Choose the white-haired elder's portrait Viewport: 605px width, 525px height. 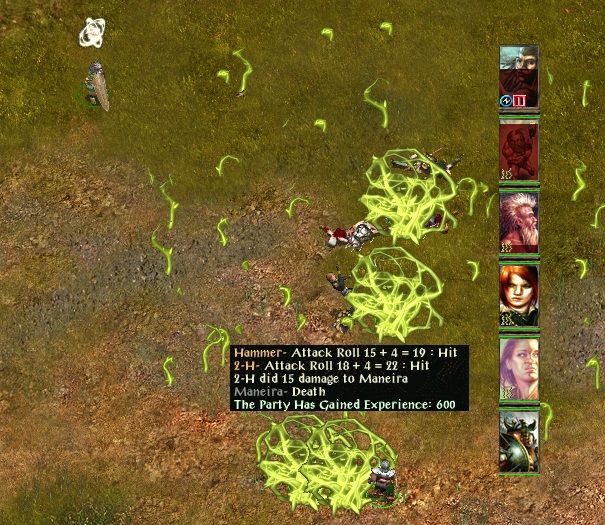pos(519,223)
